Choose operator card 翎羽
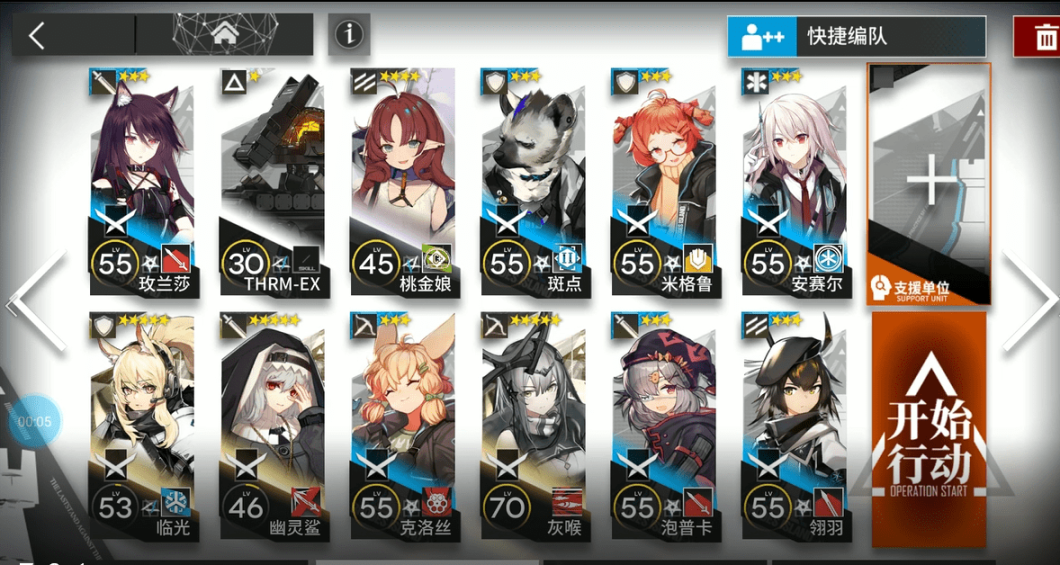The image size is (1060, 565). point(793,426)
